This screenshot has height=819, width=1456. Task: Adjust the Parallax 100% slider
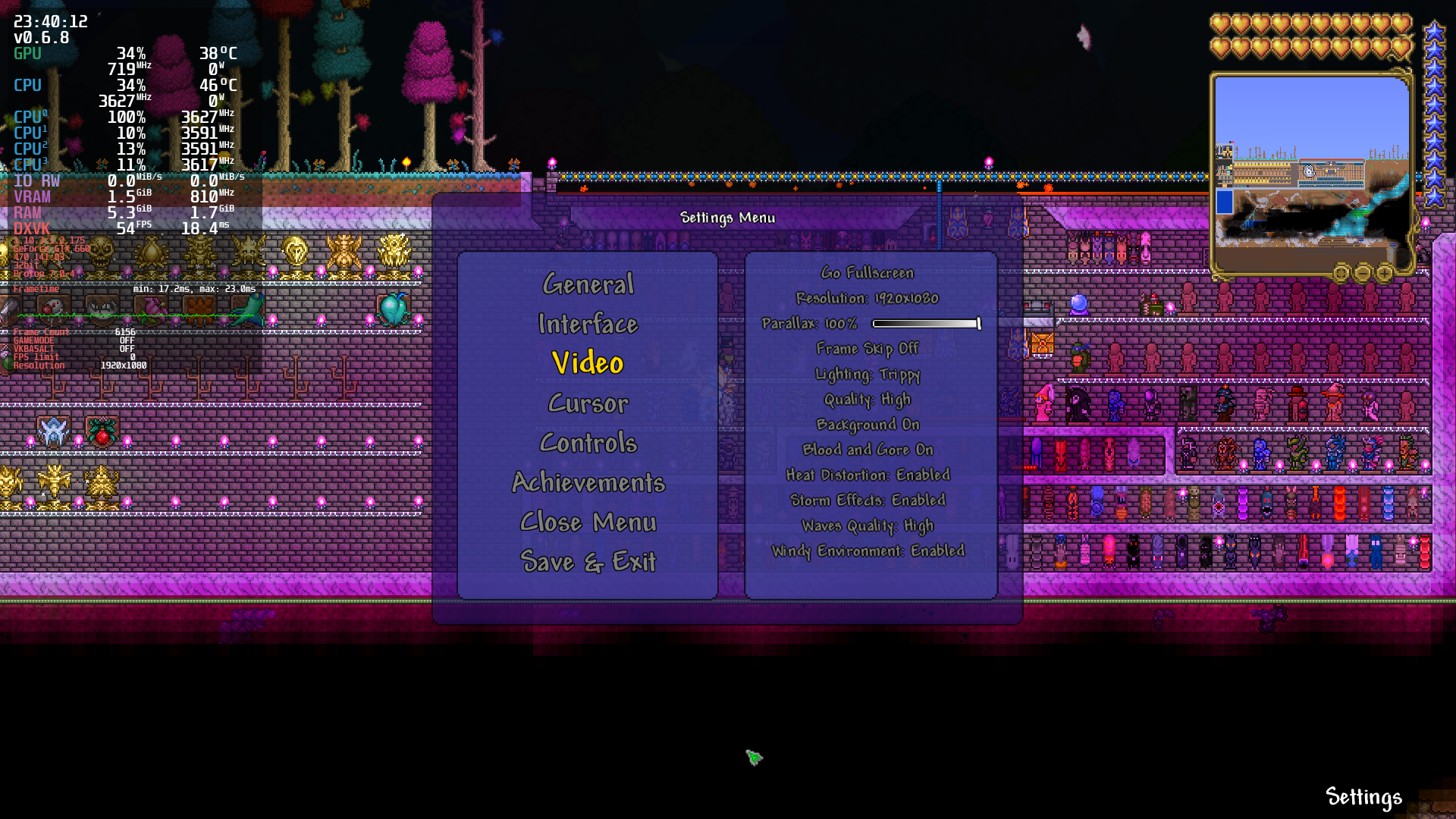pos(925,323)
